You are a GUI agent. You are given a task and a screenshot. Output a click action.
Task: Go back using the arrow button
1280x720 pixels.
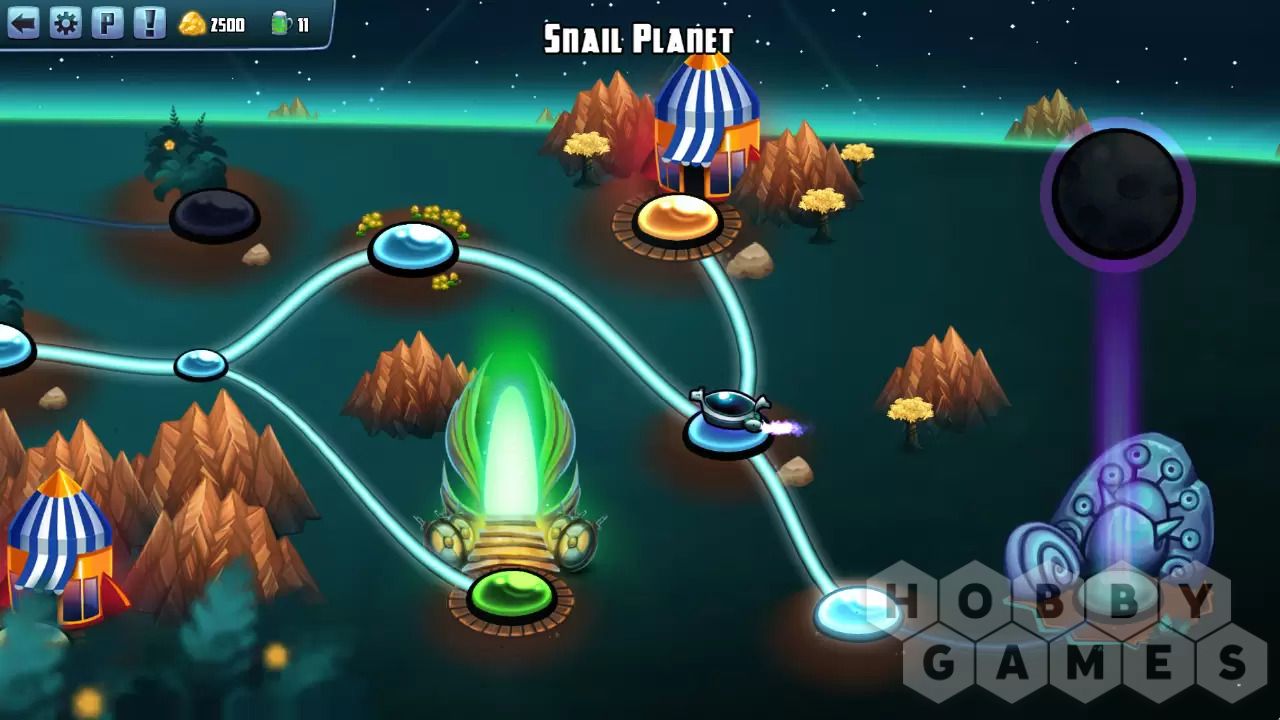(23, 23)
